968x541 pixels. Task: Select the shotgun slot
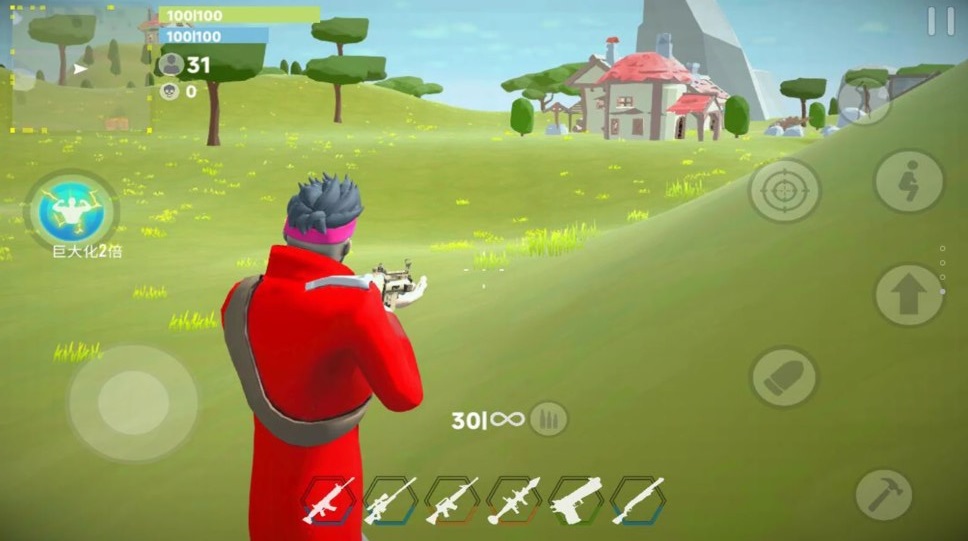point(638,500)
